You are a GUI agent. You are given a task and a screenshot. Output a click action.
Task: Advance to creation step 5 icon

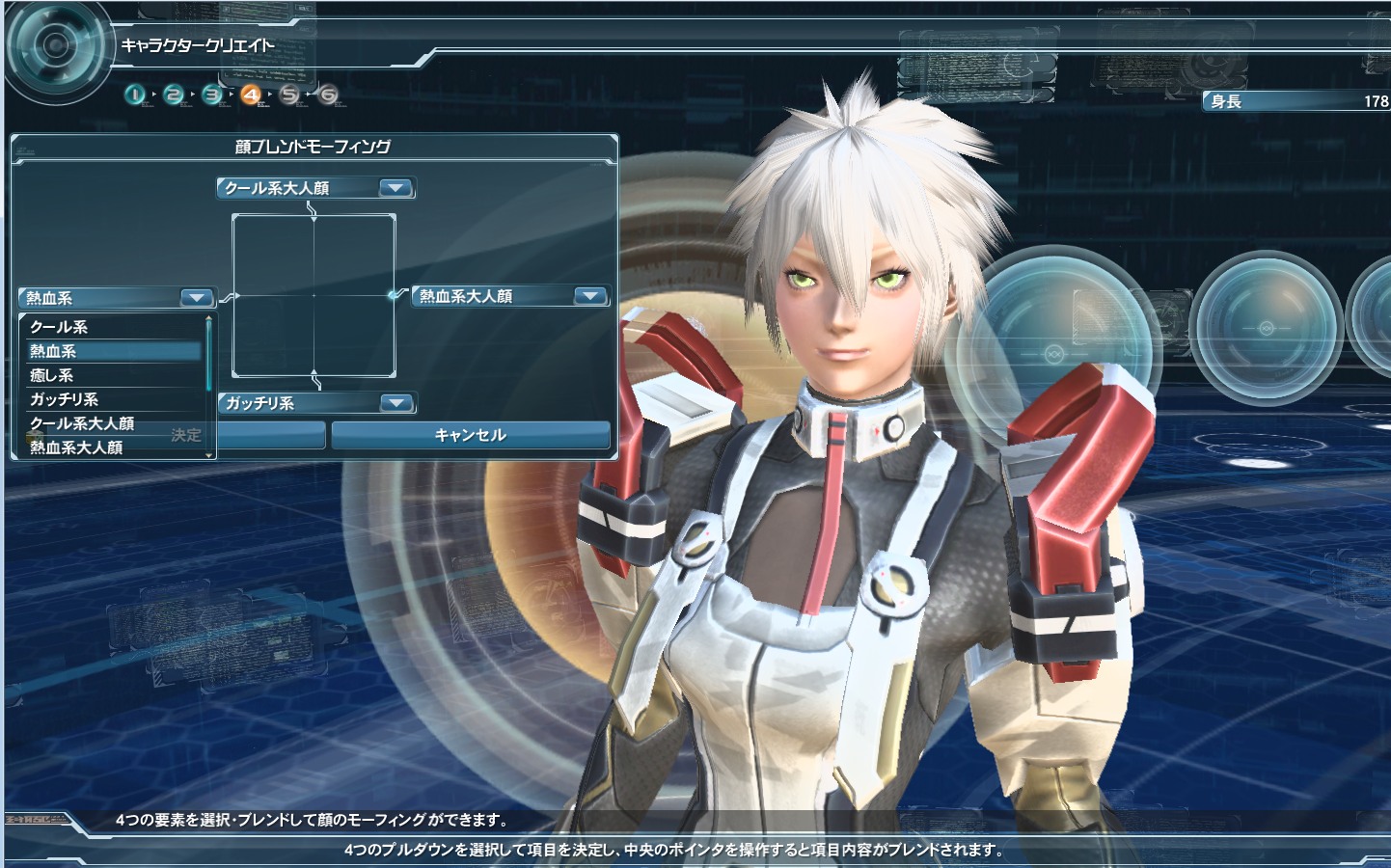pyautogui.click(x=289, y=95)
